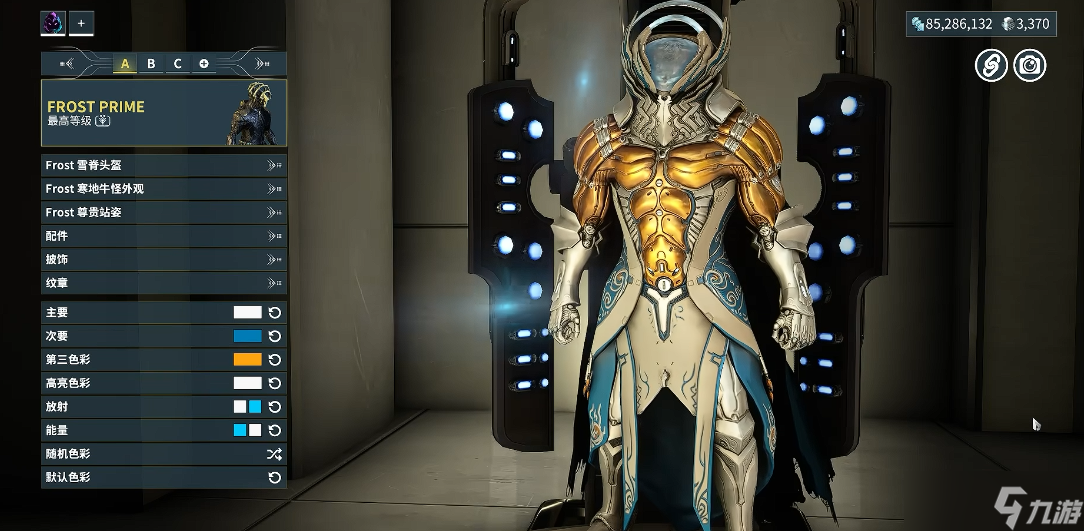Open the 披饰 syandana menu
The image size is (1084, 531).
point(163,259)
